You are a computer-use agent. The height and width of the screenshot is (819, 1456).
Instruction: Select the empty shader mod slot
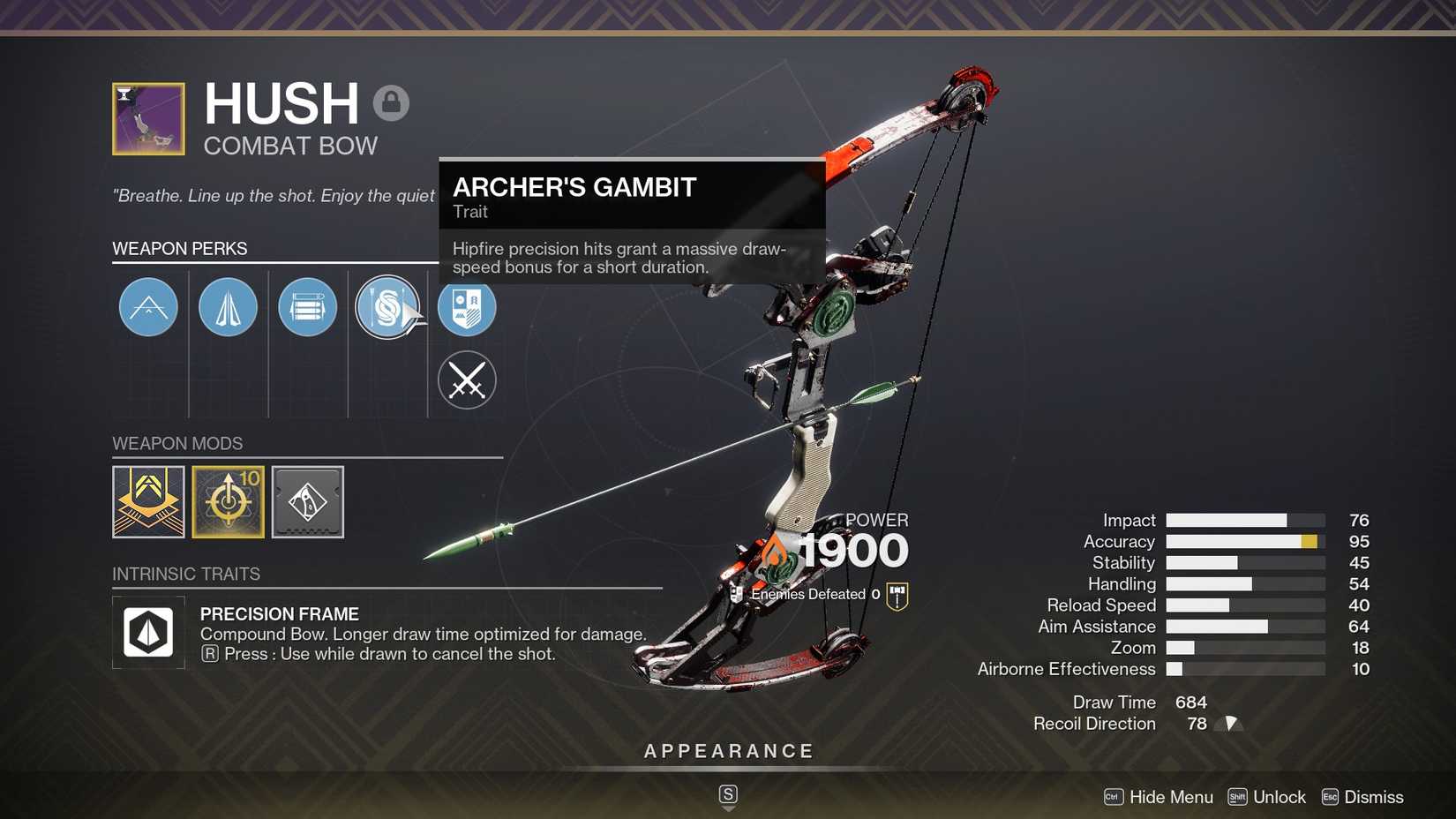[307, 501]
